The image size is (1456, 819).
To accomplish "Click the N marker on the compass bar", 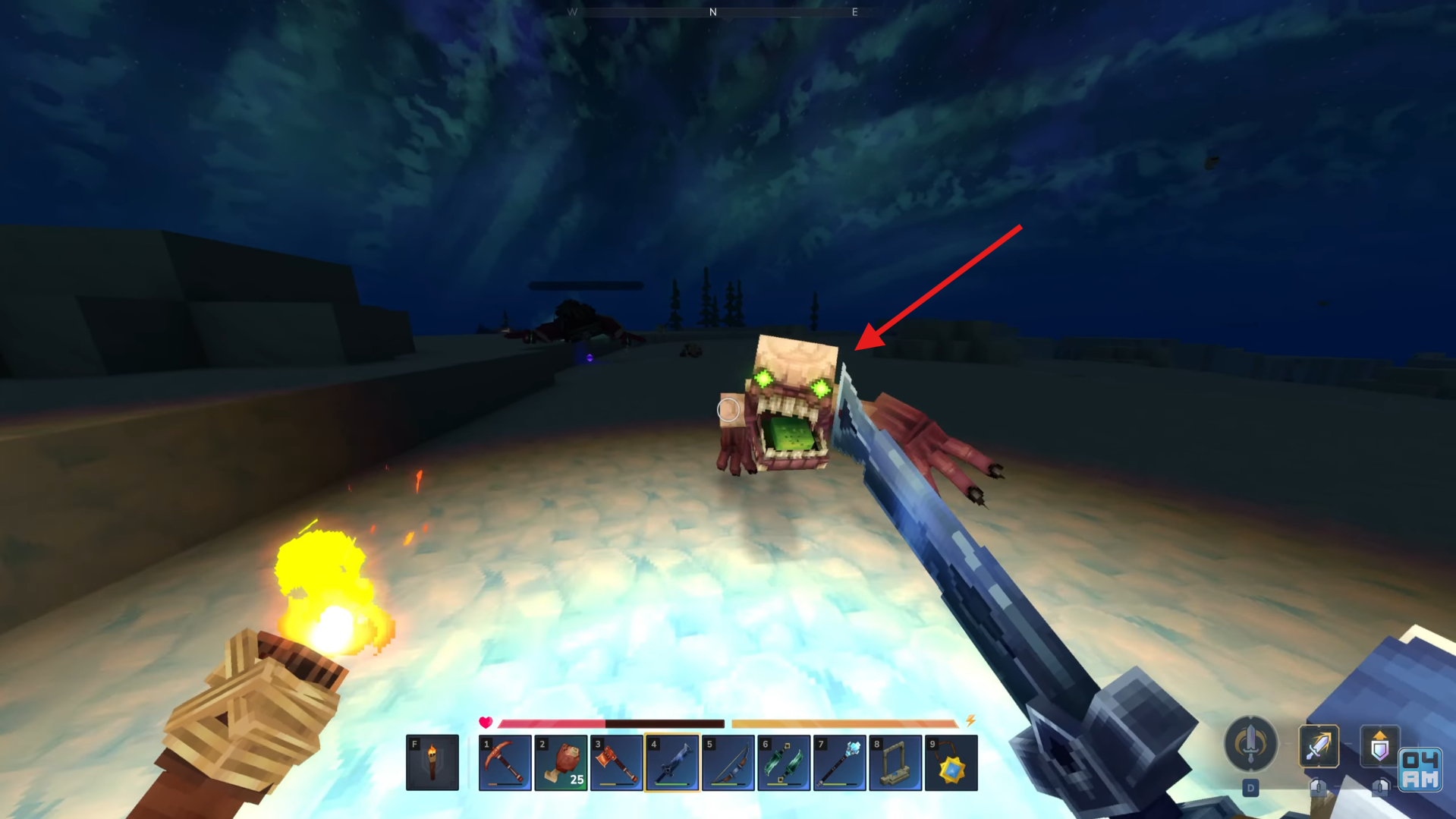I will pos(712,12).
